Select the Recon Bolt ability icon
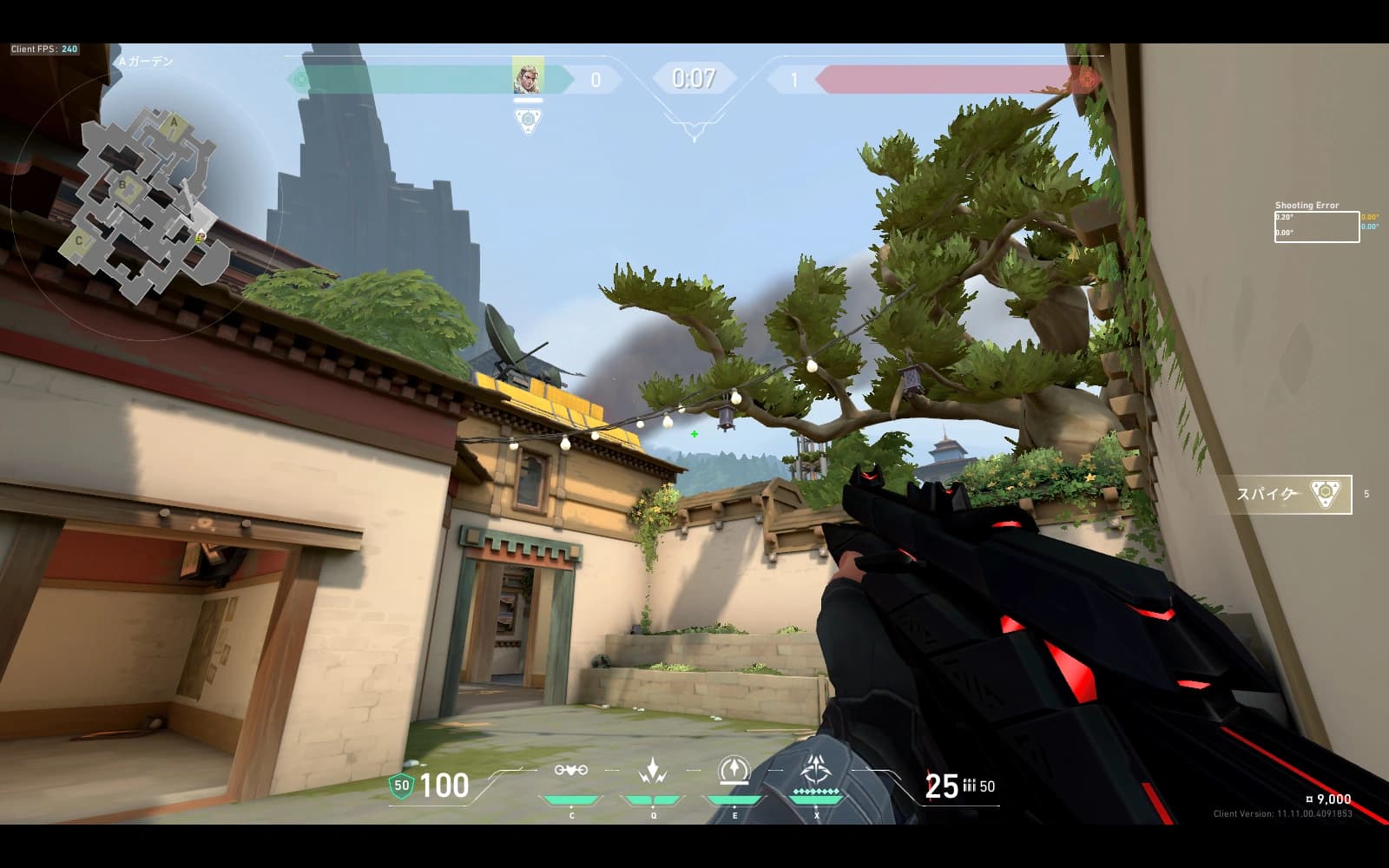 point(734,771)
